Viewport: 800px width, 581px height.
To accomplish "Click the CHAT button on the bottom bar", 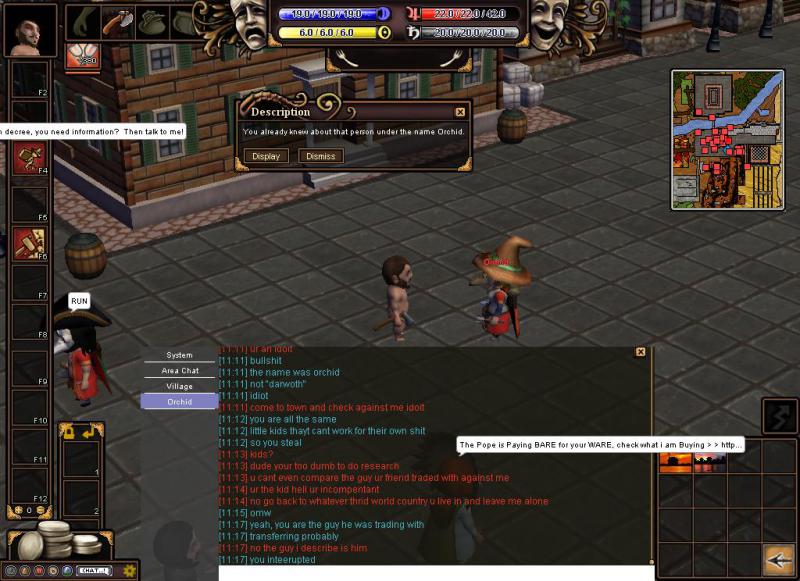I will [93, 570].
